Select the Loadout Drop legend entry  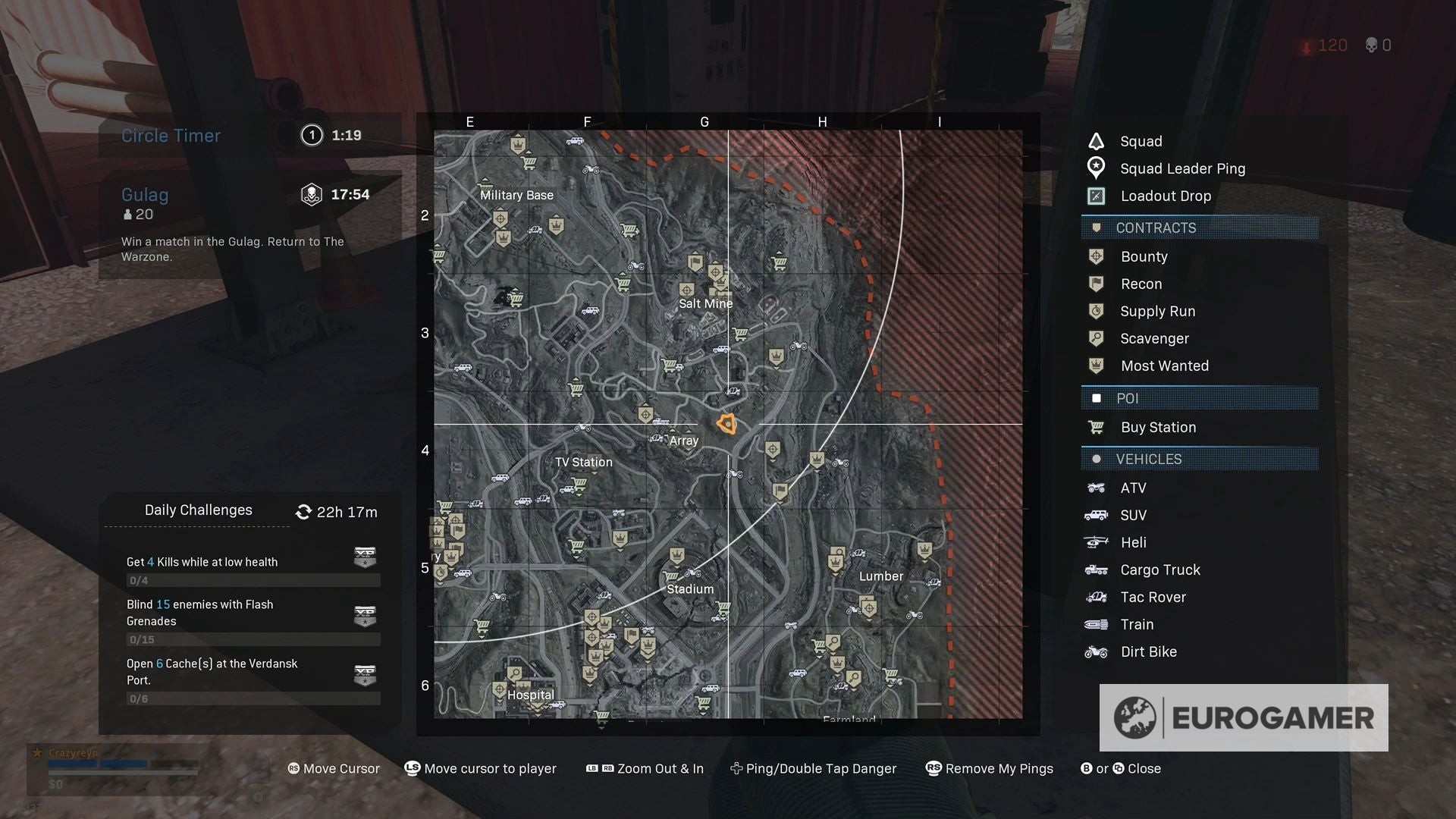click(x=1166, y=196)
